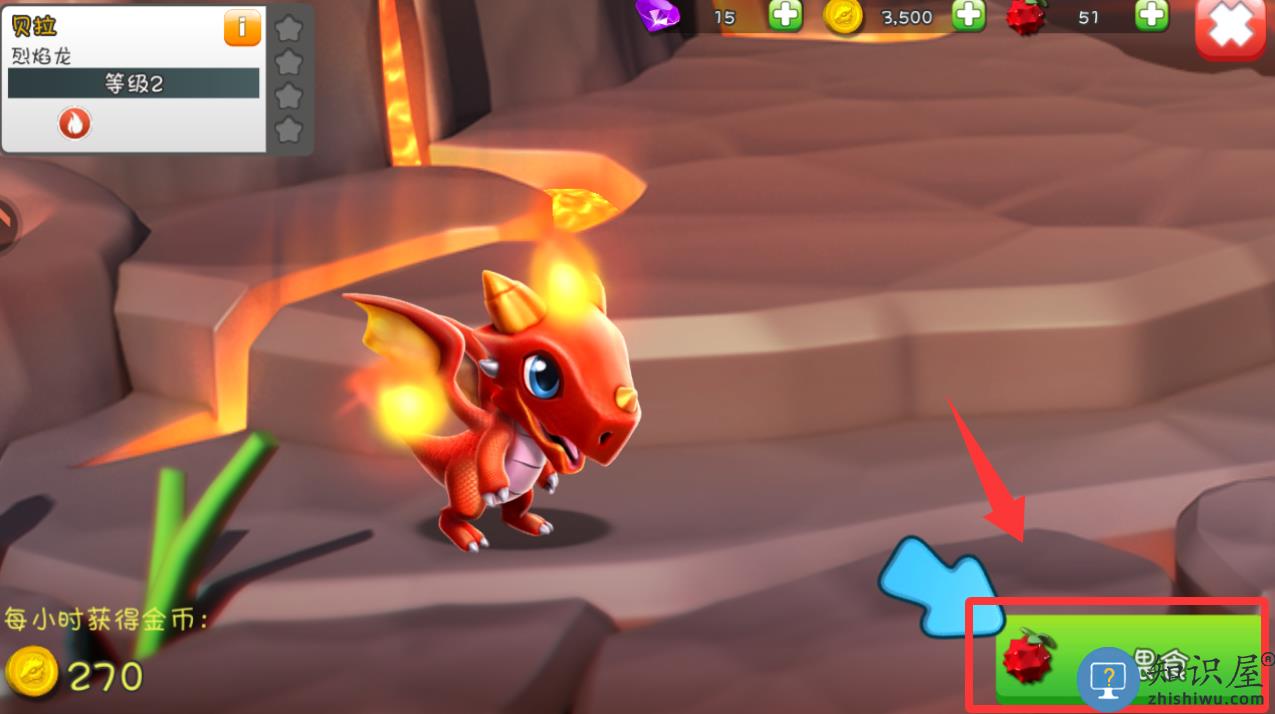Viewport: 1275px width, 714px height.
Task: Close the dragon view with red X
Action: 1231,29
